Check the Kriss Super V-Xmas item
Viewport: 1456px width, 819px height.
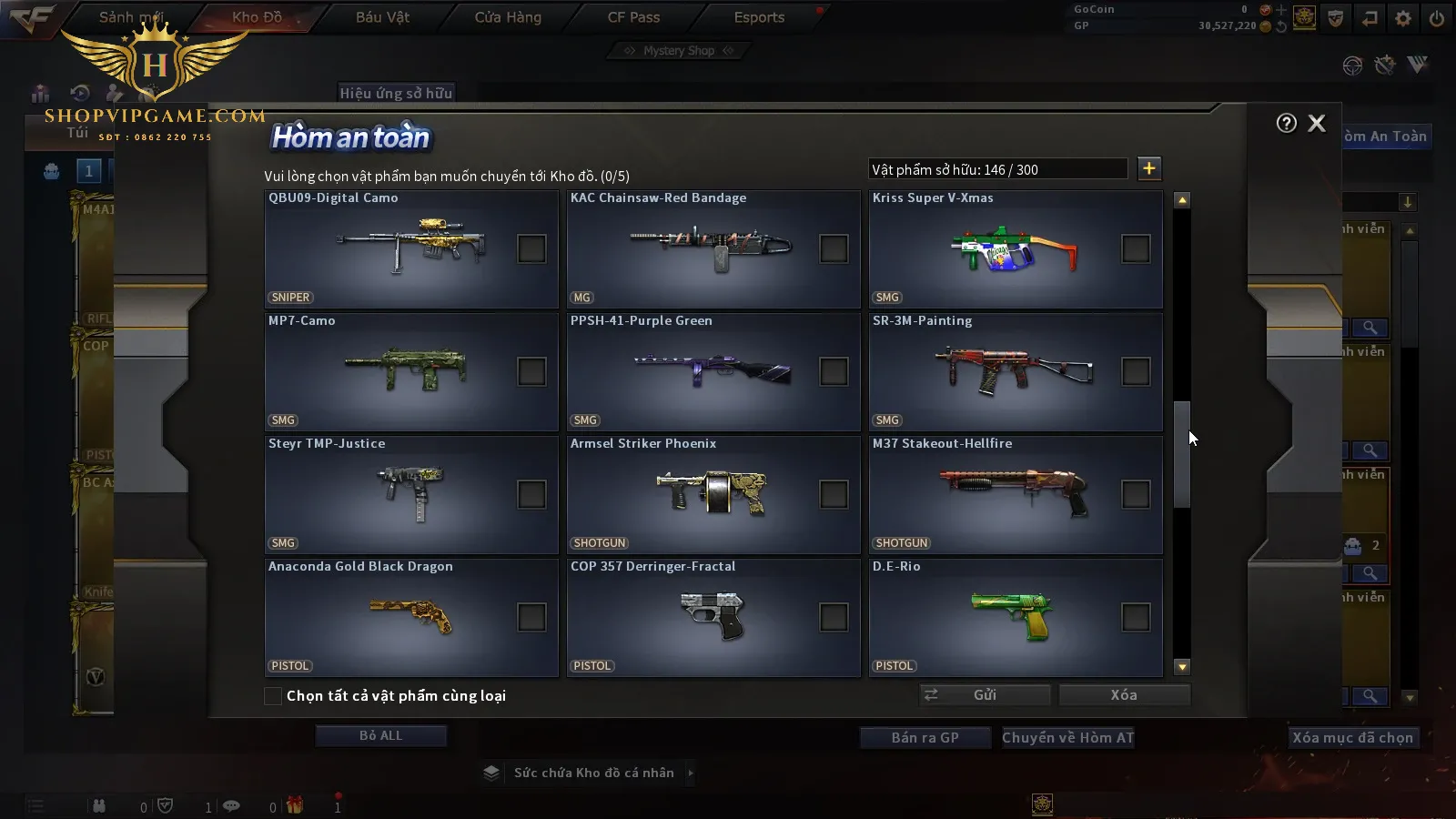(1136, 248)
